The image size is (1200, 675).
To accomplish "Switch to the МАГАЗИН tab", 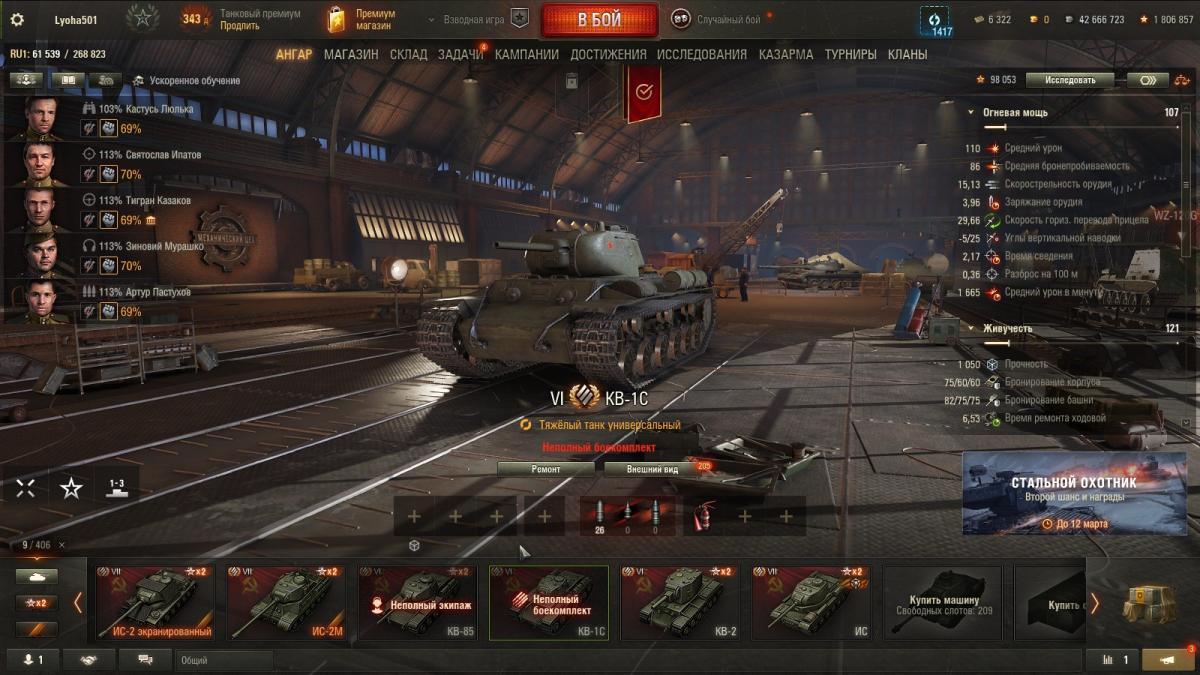I will tap(351, 55).
